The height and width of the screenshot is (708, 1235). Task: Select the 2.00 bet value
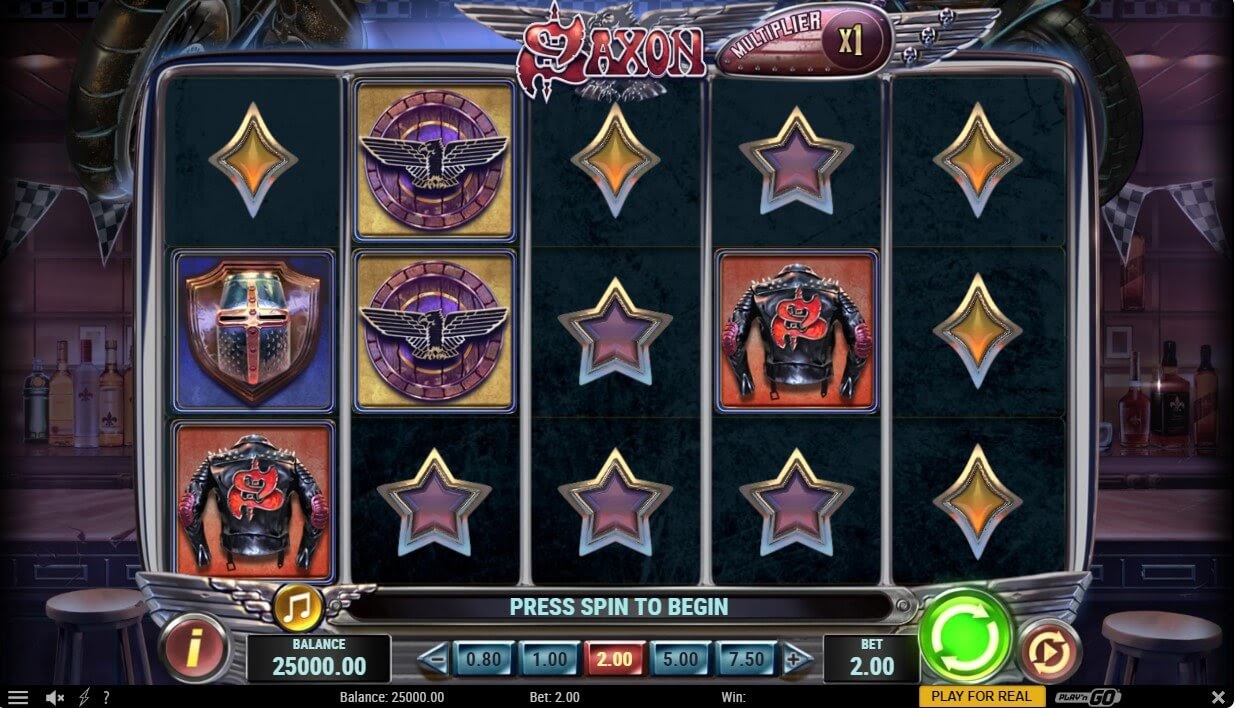click(614, 659)
